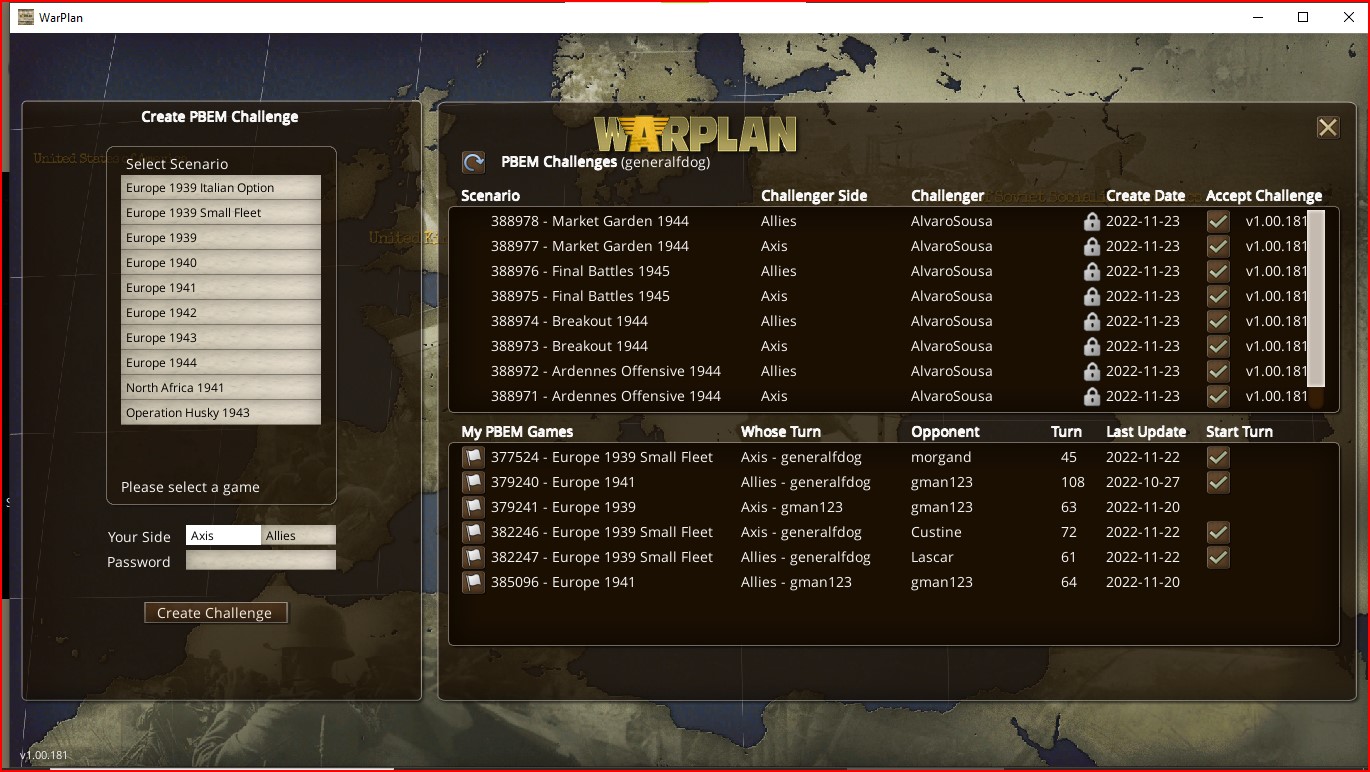This screenshot has width=1370, height=772.
Task: Click the WarPlan icon in the title bar
Action: pyautogui.click(x=25, y=16)
